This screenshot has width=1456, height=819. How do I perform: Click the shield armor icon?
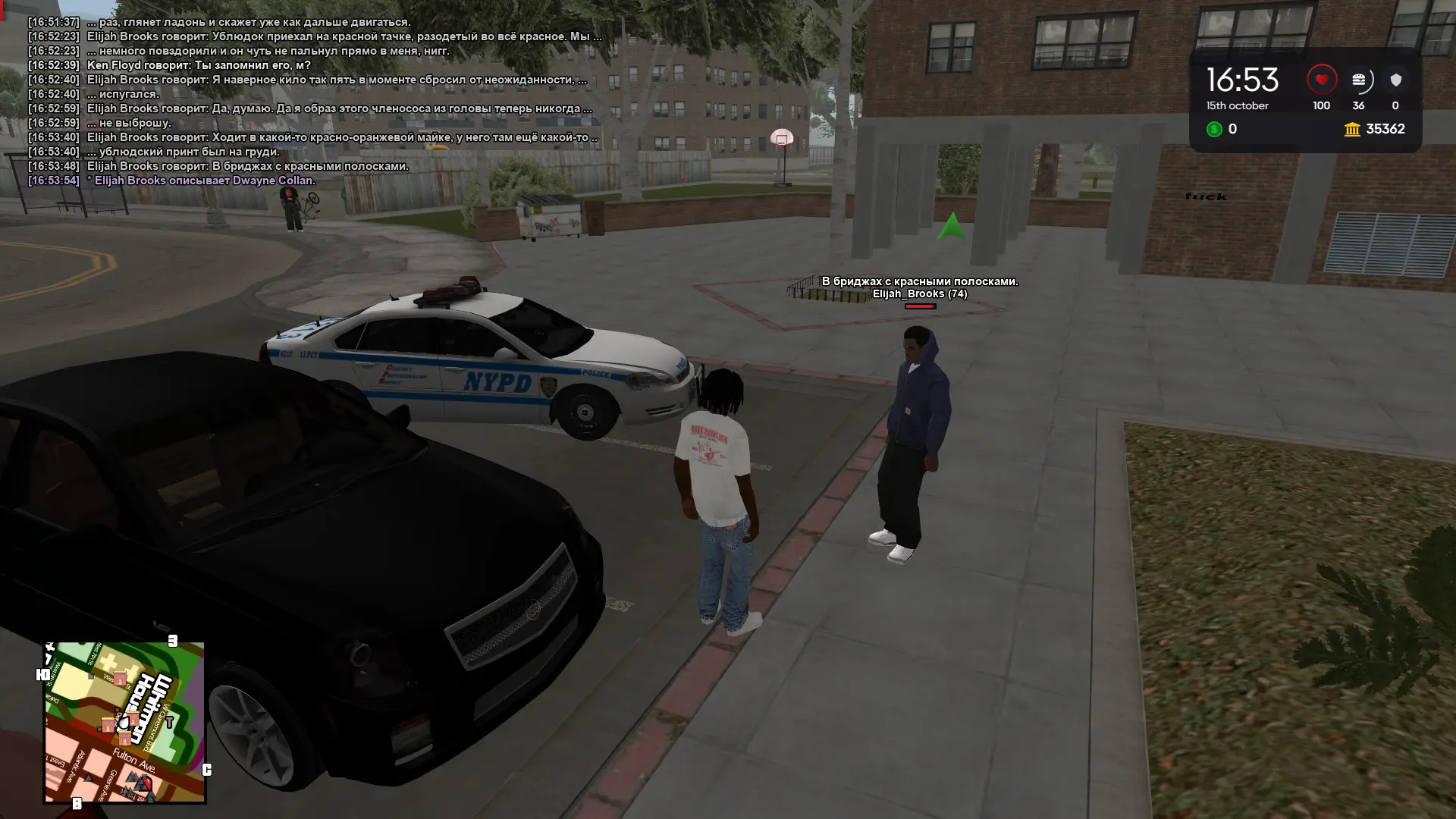[1395, 80]
